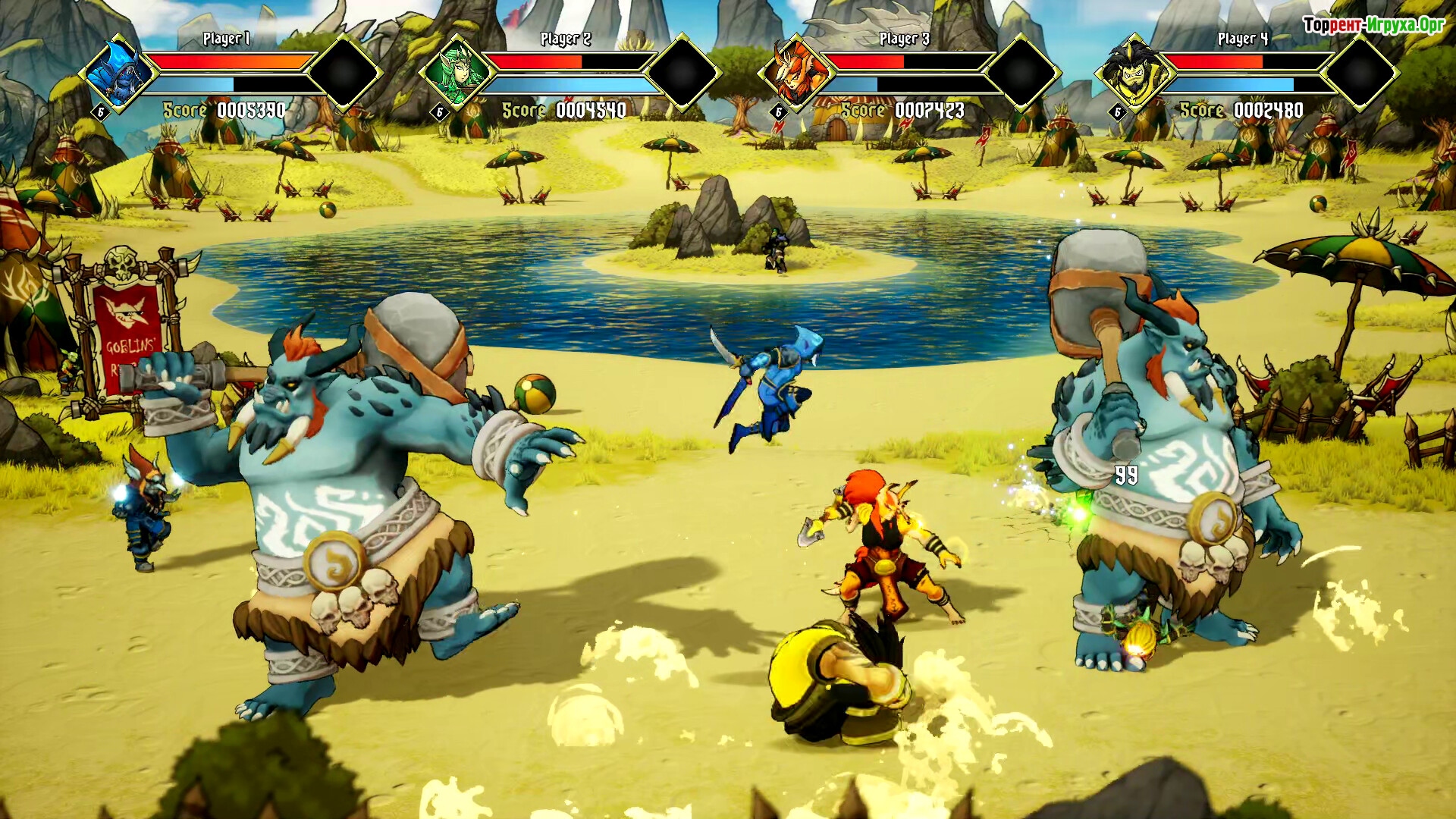Select Player 3's red-haired warrior portrait
The height and width of the screenshot is (819, 1456).
click(x=795, y=74)
